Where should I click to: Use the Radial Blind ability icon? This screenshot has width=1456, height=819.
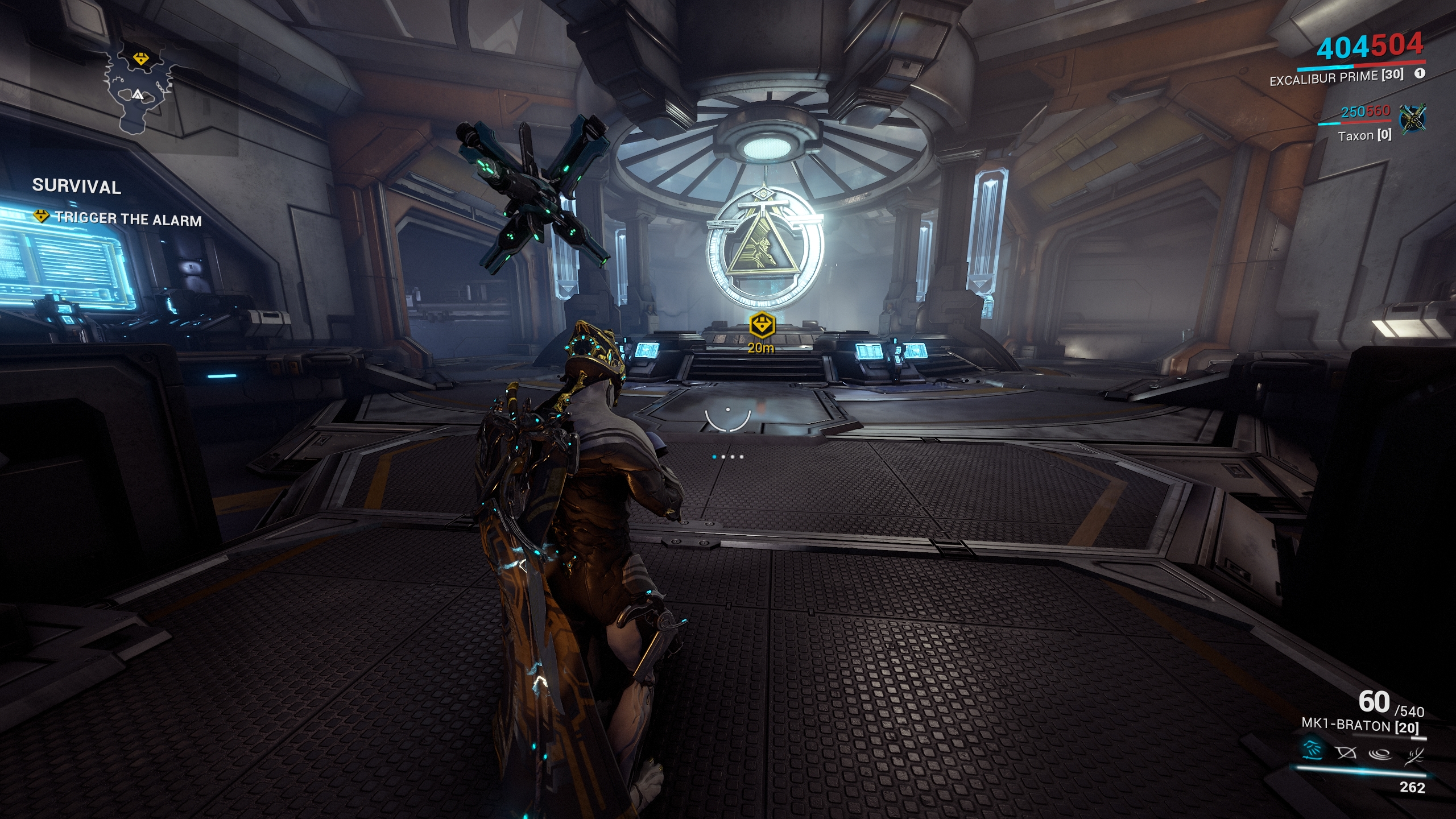(1346, 753)
